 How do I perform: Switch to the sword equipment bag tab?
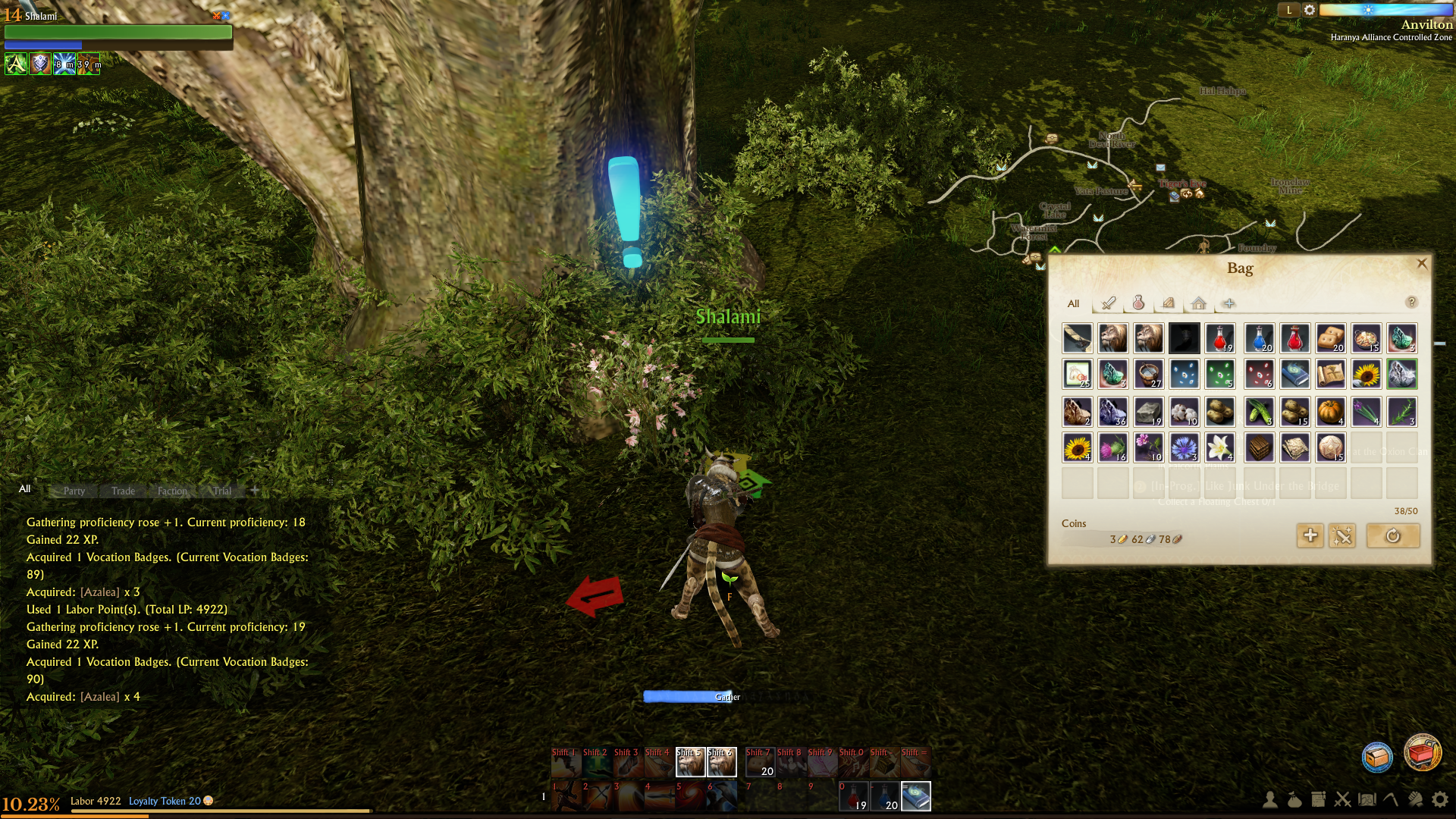[1109, 303]
